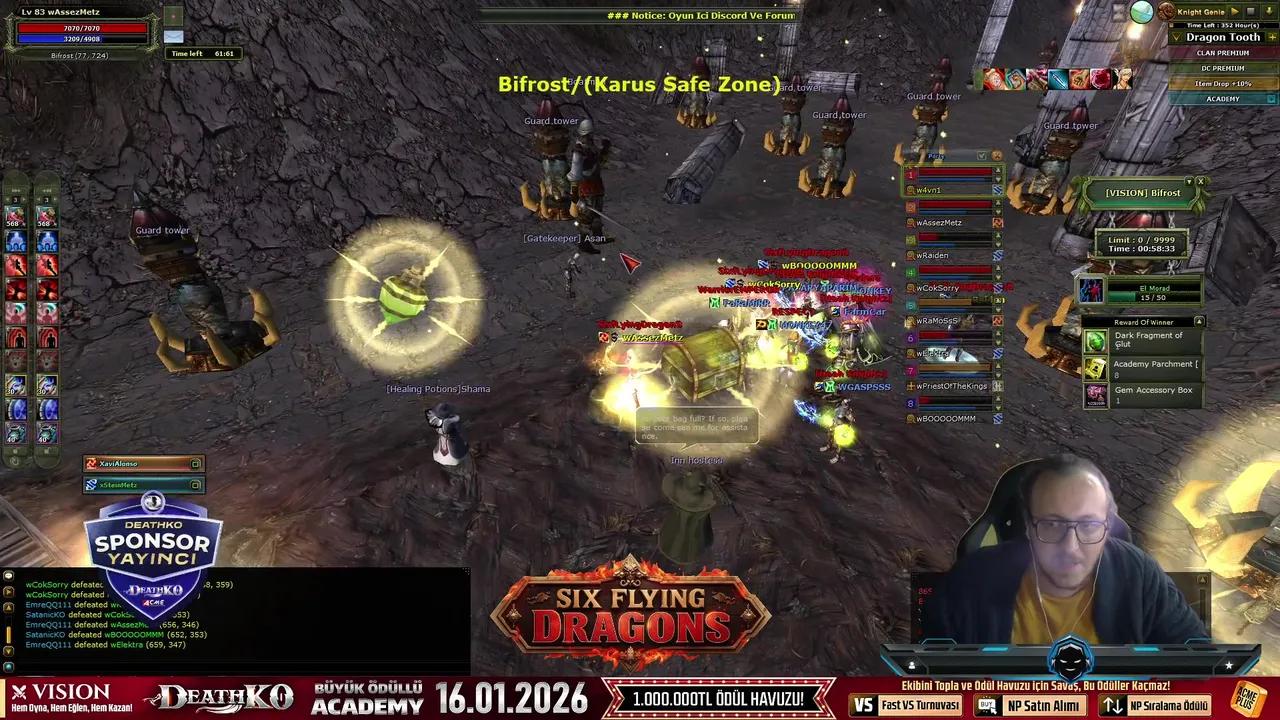The width and height of the screenshot is (1280, 720).
Task: Toggle the checkbox on the Party panel header
Action: (x=982, y=155)
